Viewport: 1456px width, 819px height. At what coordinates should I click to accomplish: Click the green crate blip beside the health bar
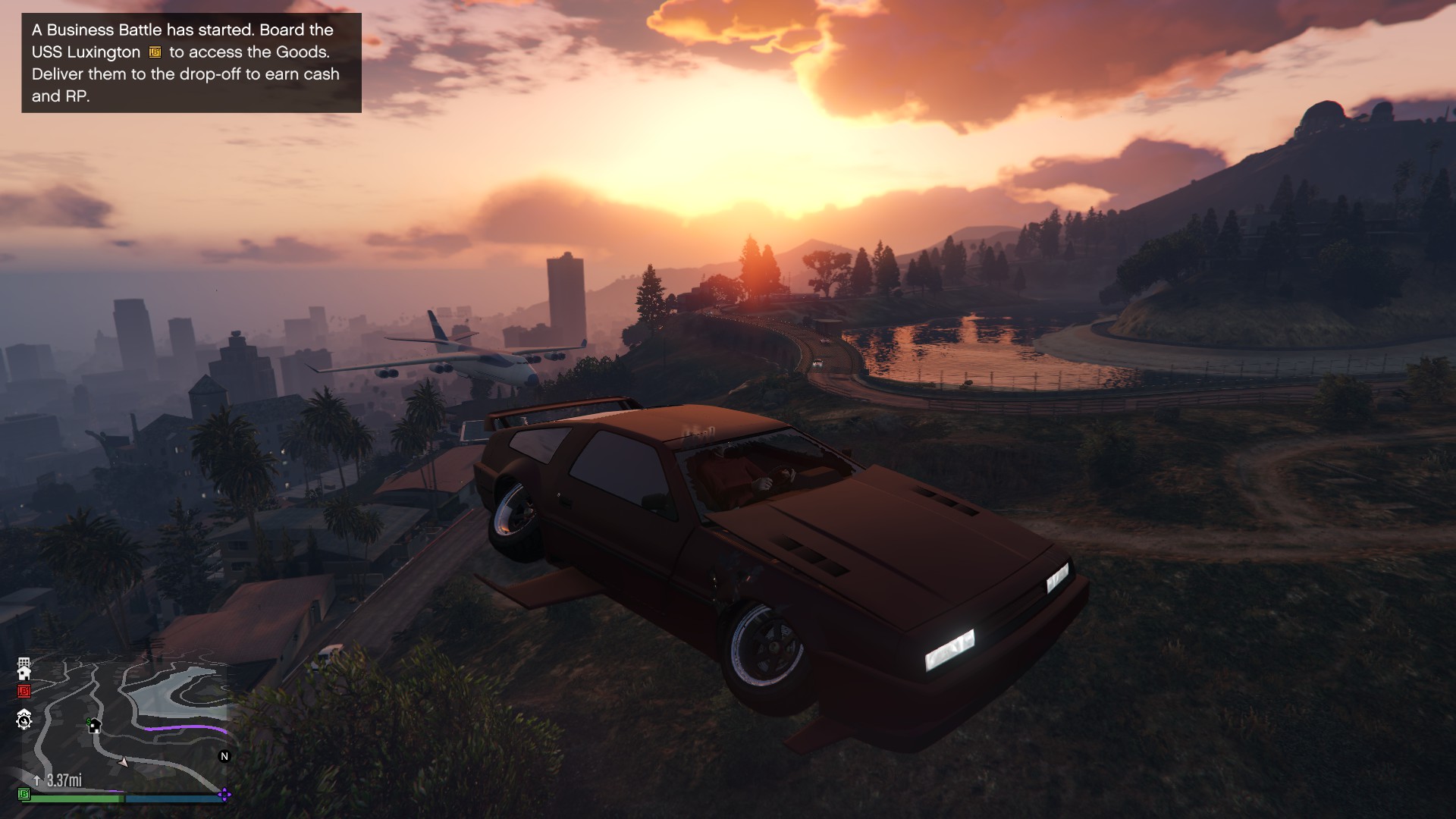[x=24, y=794]
